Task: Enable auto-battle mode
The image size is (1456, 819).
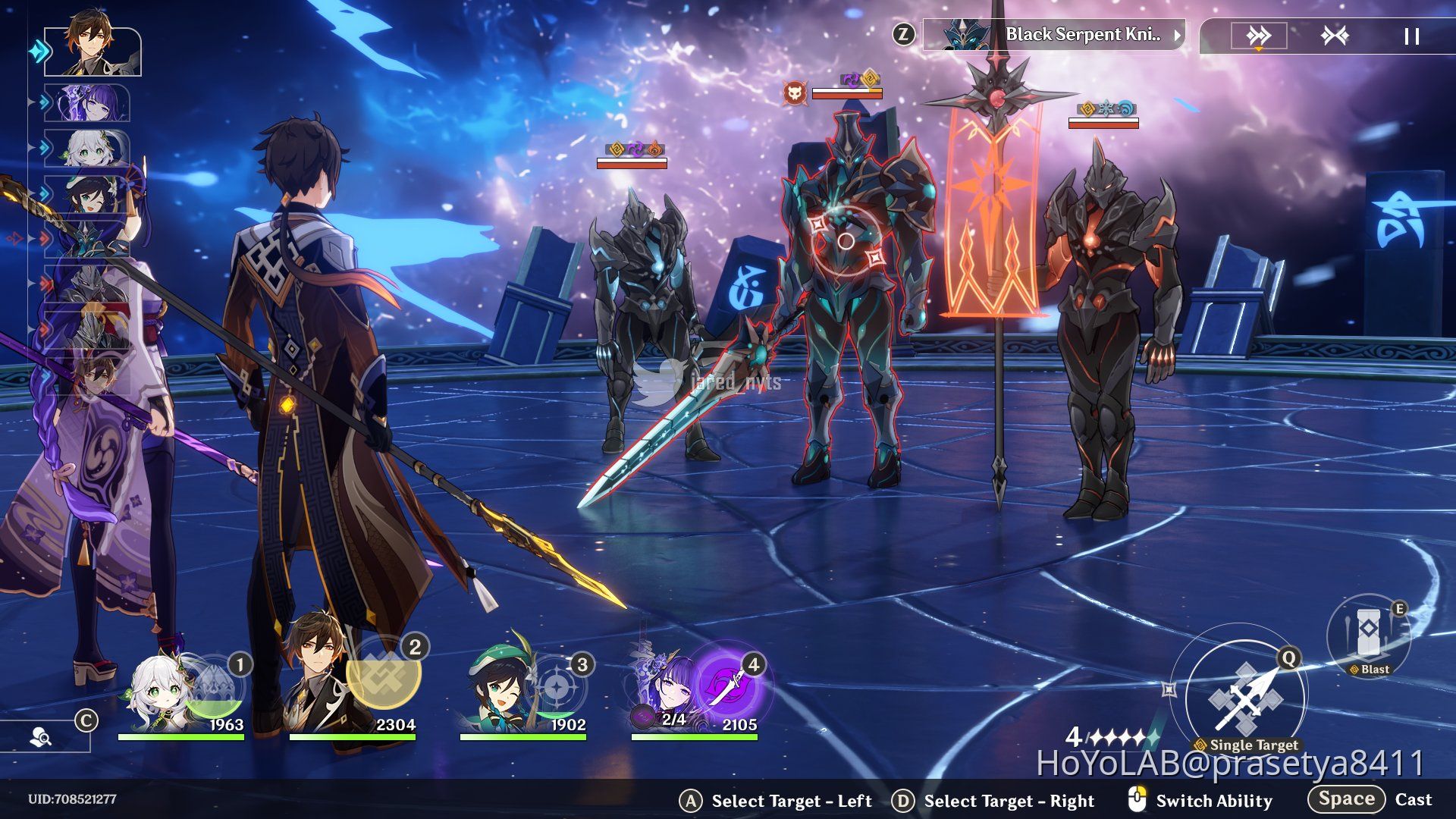Action: [x=1335, y=34]
